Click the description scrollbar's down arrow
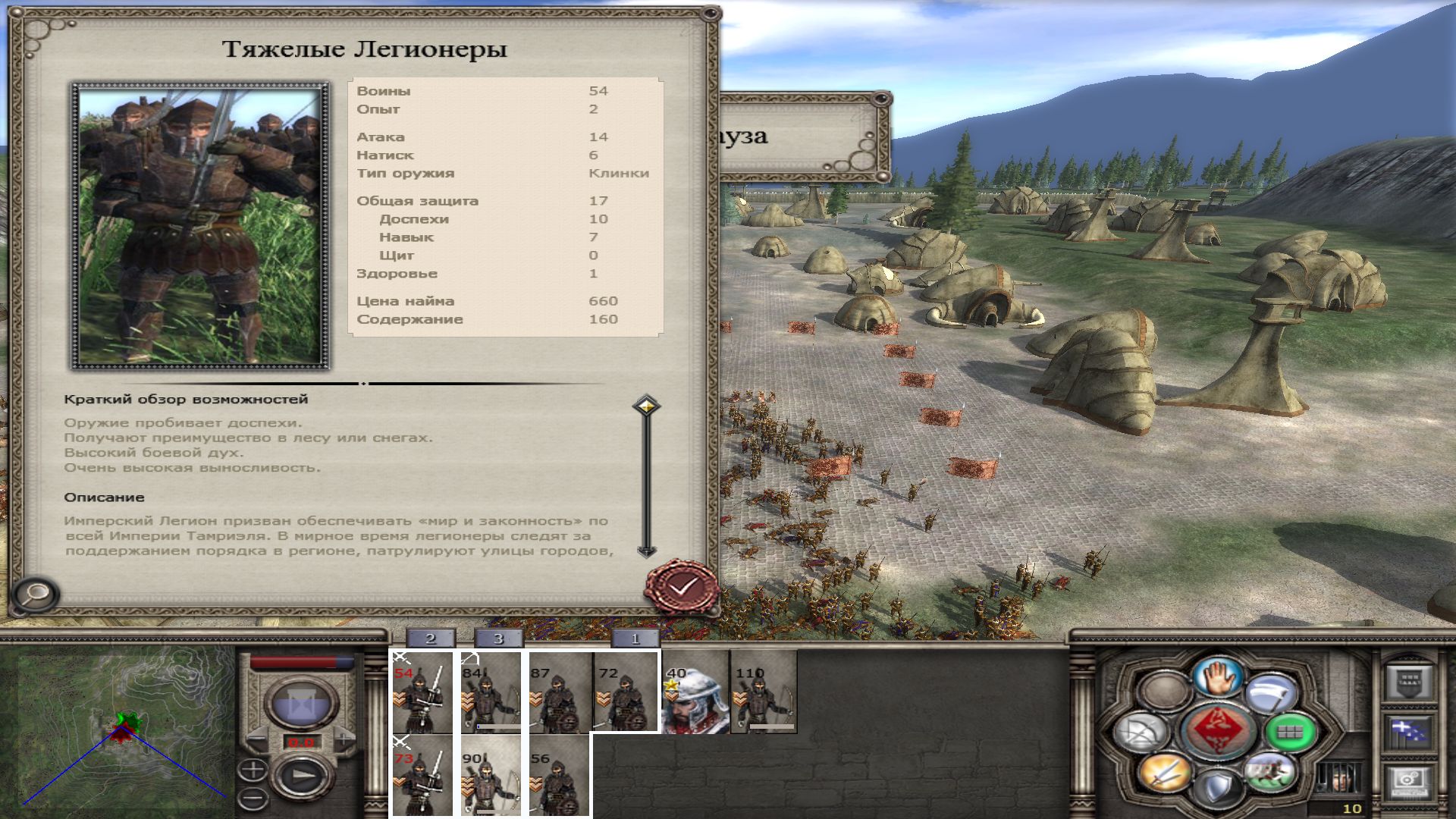The height and width of the screenshot is (819, 1456). (x=646, y=551)
